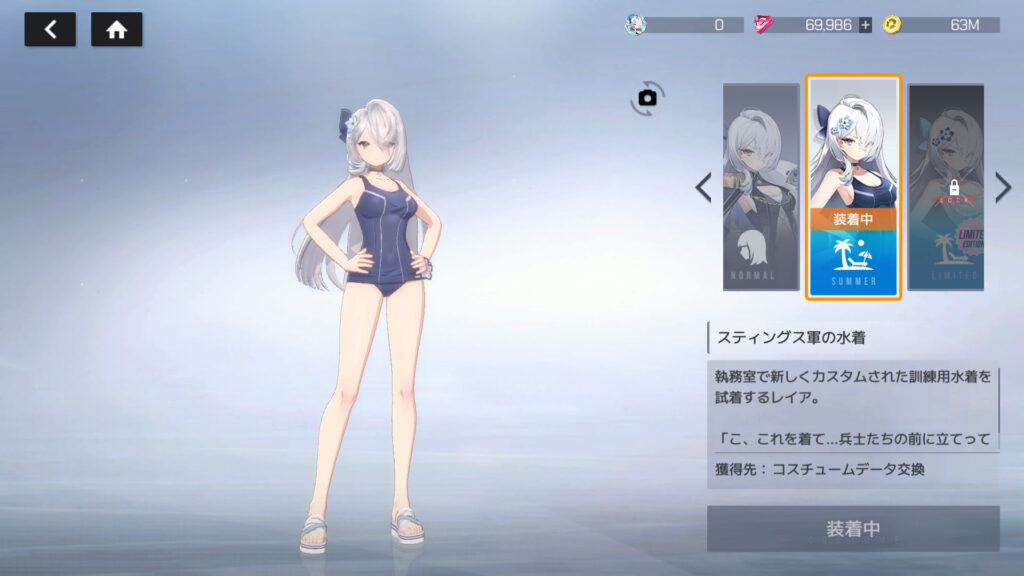The height and width of the screenshot is (576, 1024).
Task: Select the NORMAL costume card
Action: tap(761, 187)
